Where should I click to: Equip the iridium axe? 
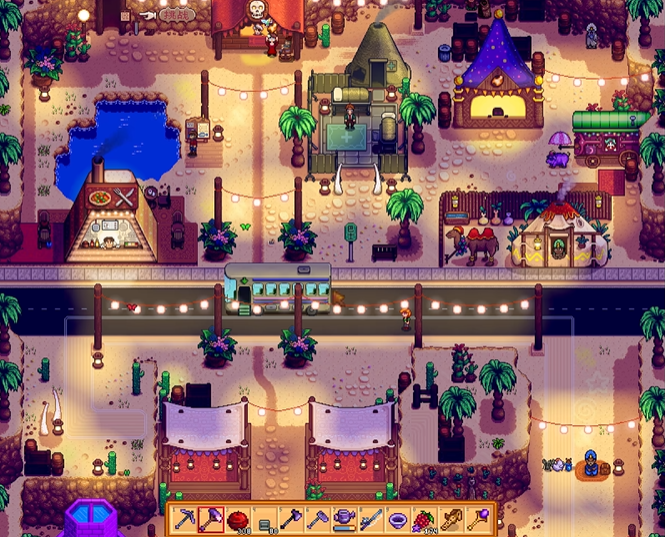(292, 518)
